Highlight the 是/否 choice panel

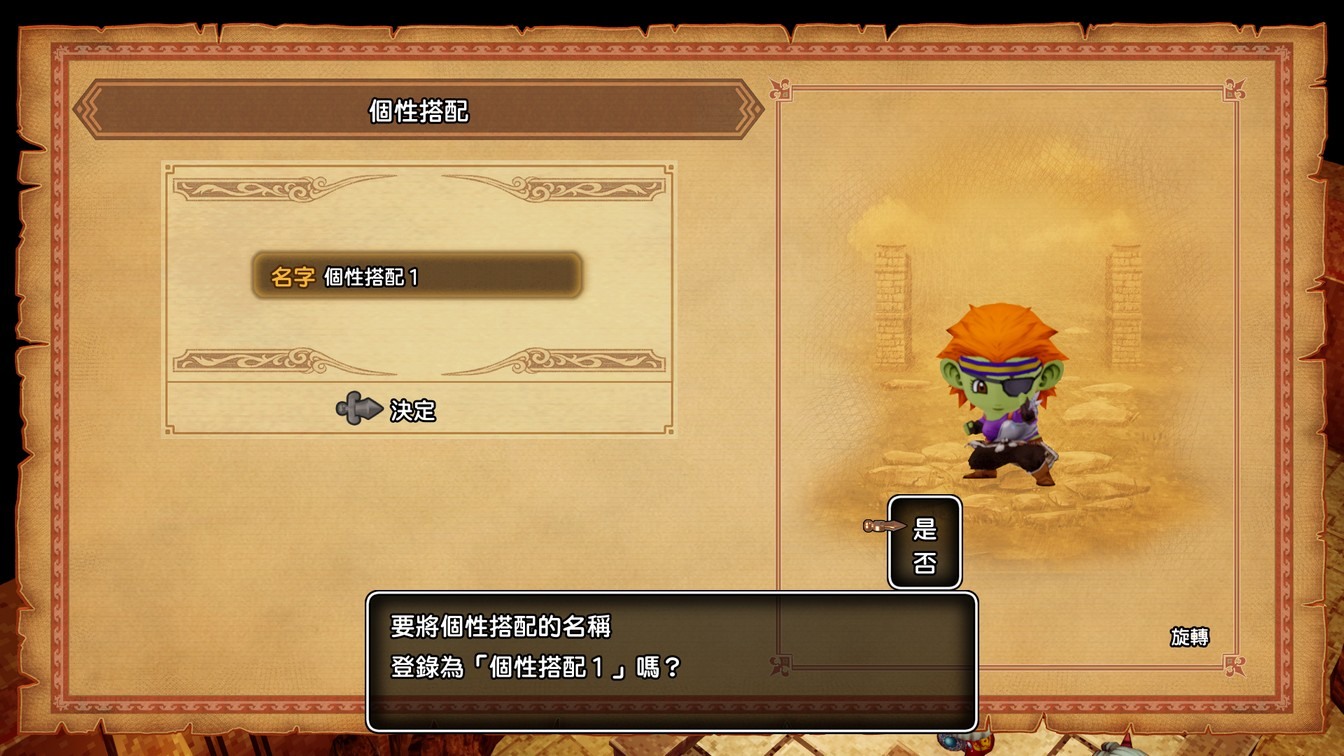tap(924, 543)
